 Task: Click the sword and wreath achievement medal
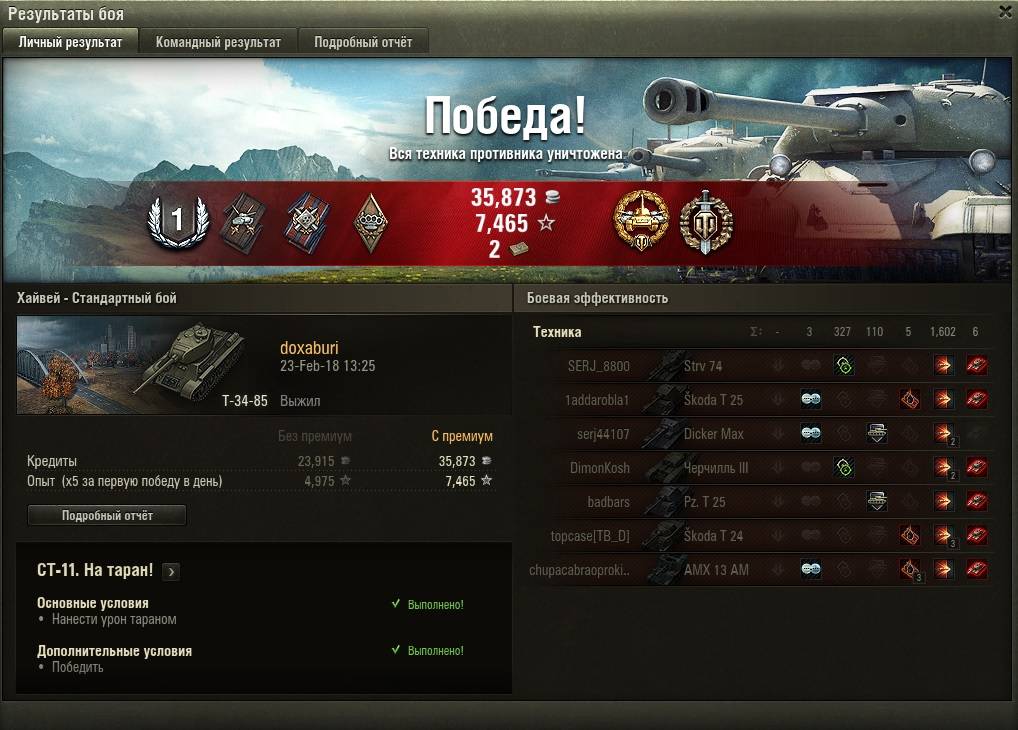[x=706, y=221]
